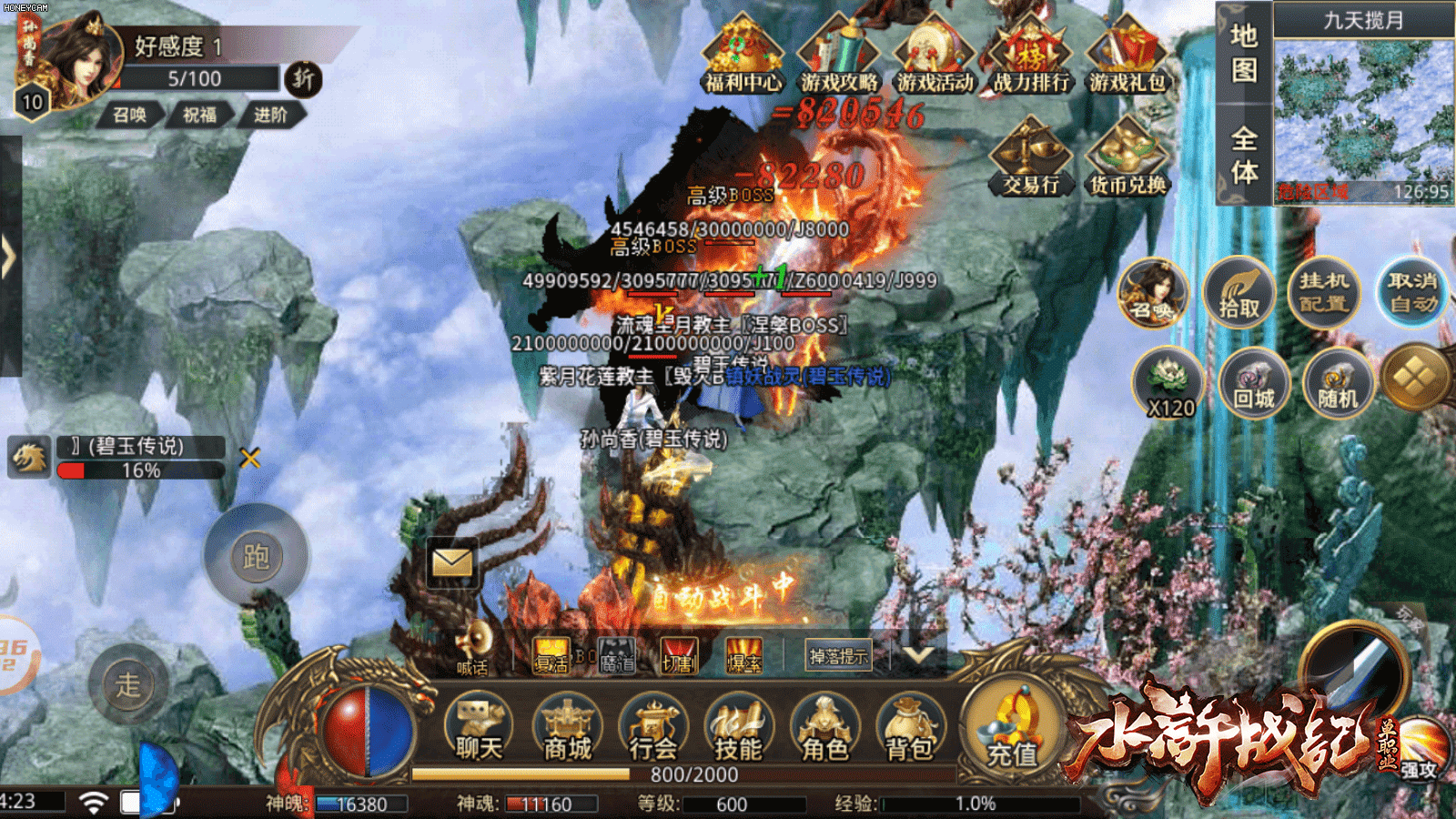Image resolution: width=1456 pixels, height=819 pixels.
Task: Open the 游戏攻略 game guide
Action: tap(839, 56)
